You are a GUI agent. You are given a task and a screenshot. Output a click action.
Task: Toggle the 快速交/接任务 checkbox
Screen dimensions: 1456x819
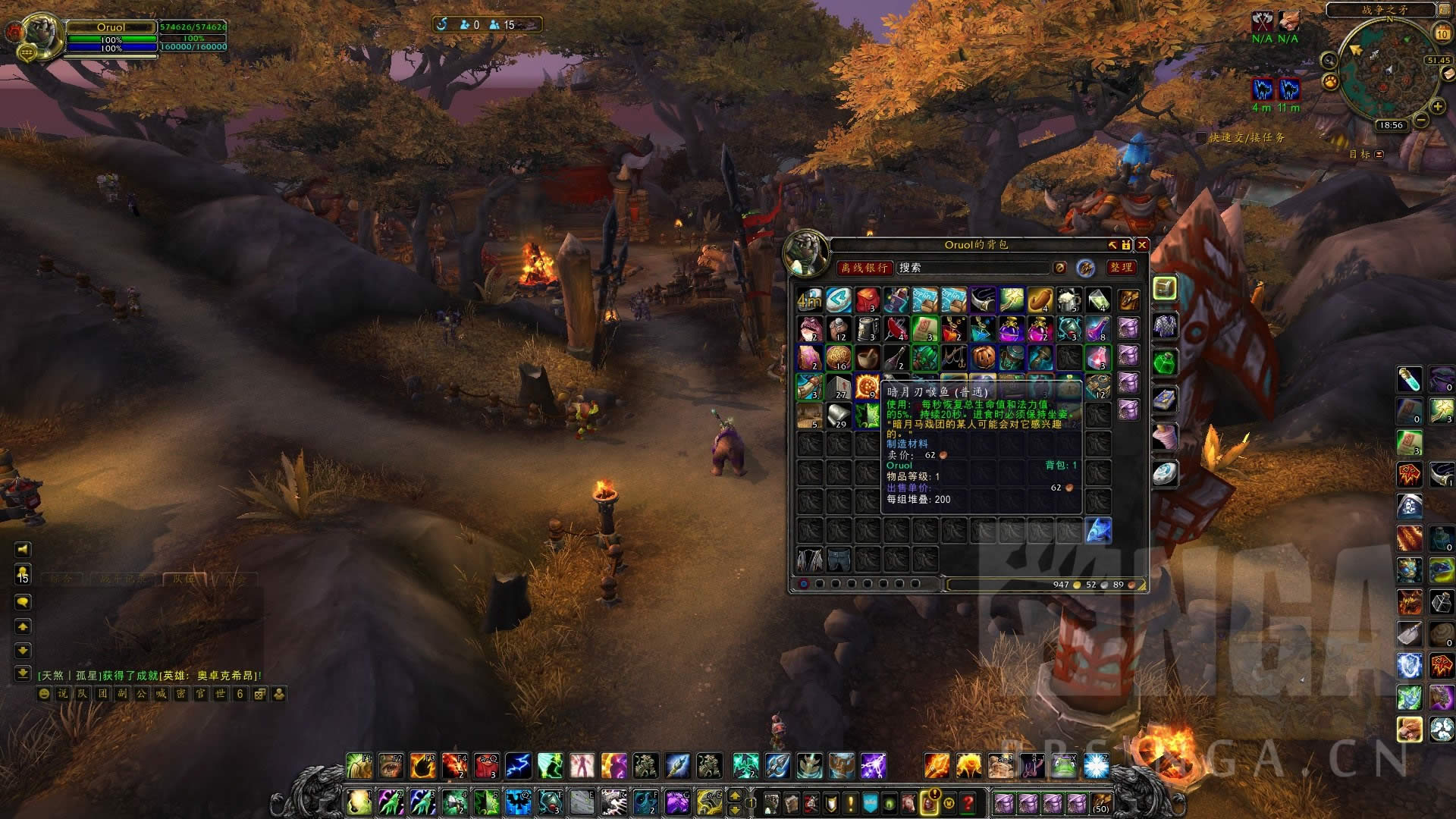(x=1201, y=138)
